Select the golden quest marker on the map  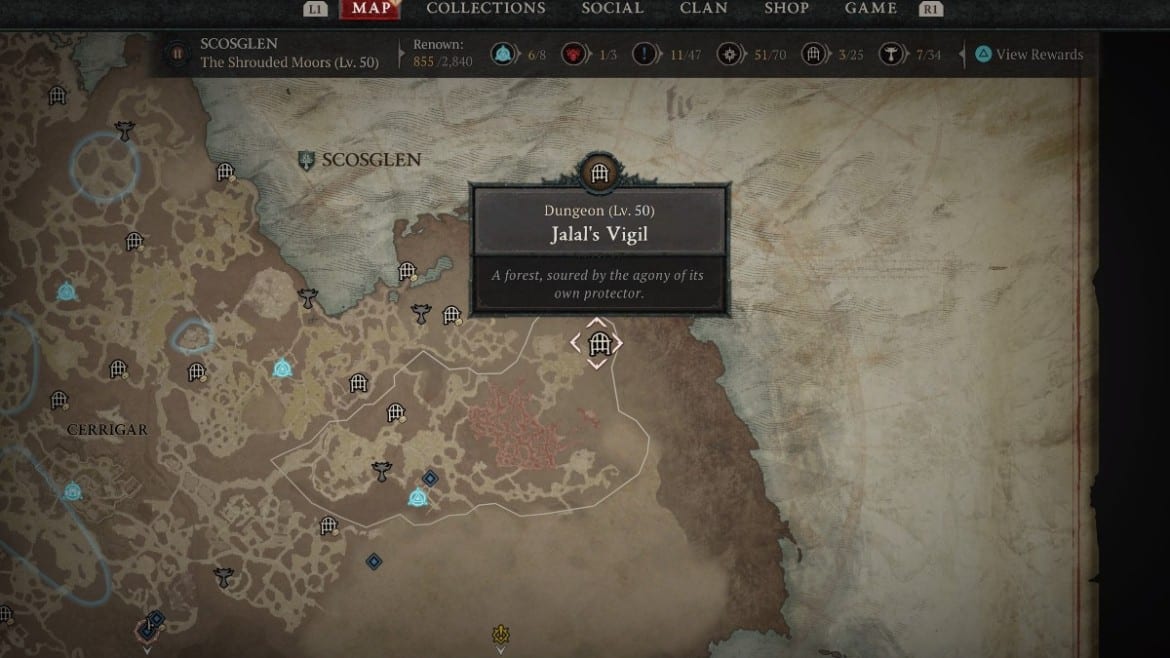(x=501, y=635)
